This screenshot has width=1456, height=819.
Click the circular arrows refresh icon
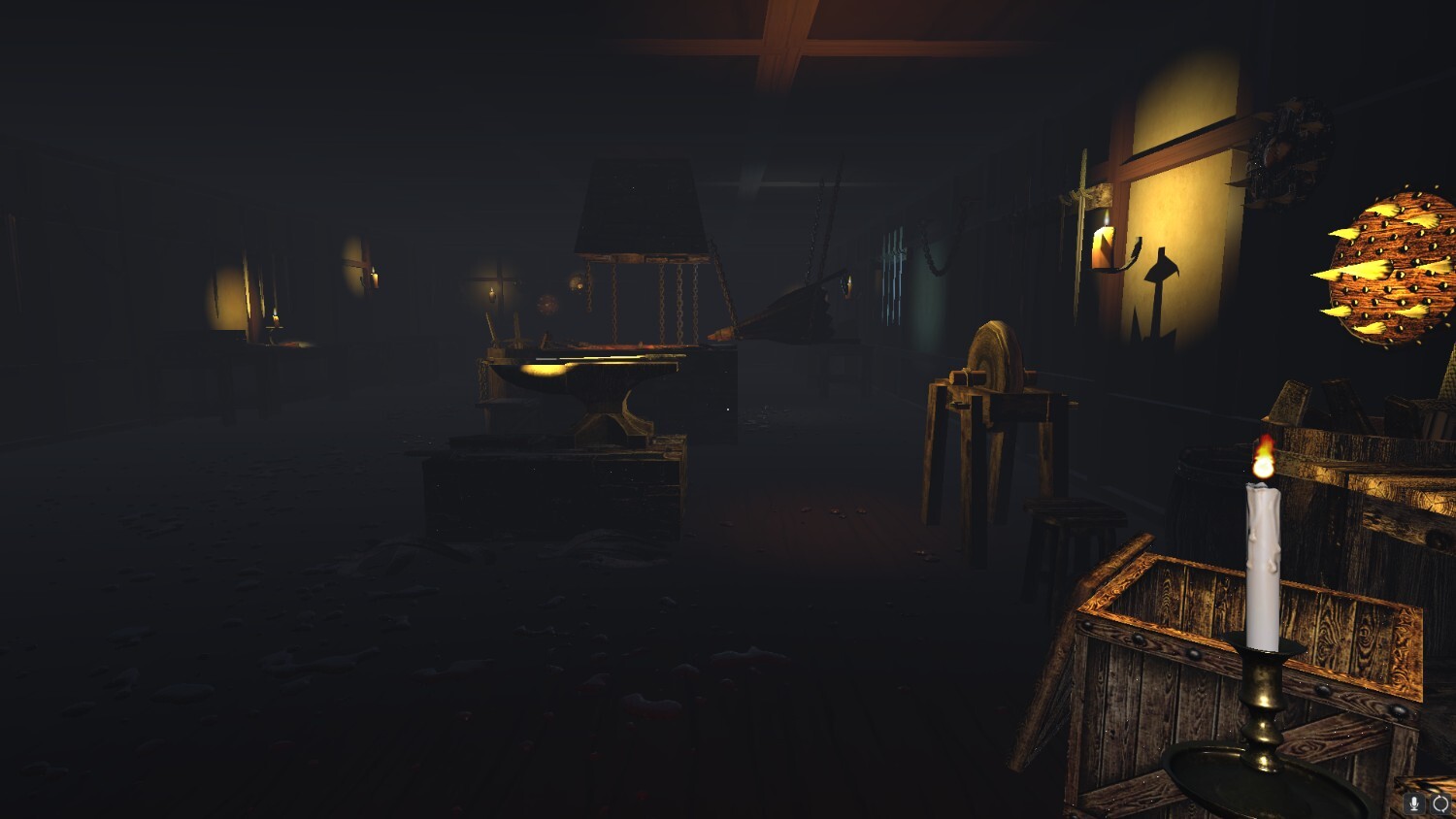coord(1440,803)
